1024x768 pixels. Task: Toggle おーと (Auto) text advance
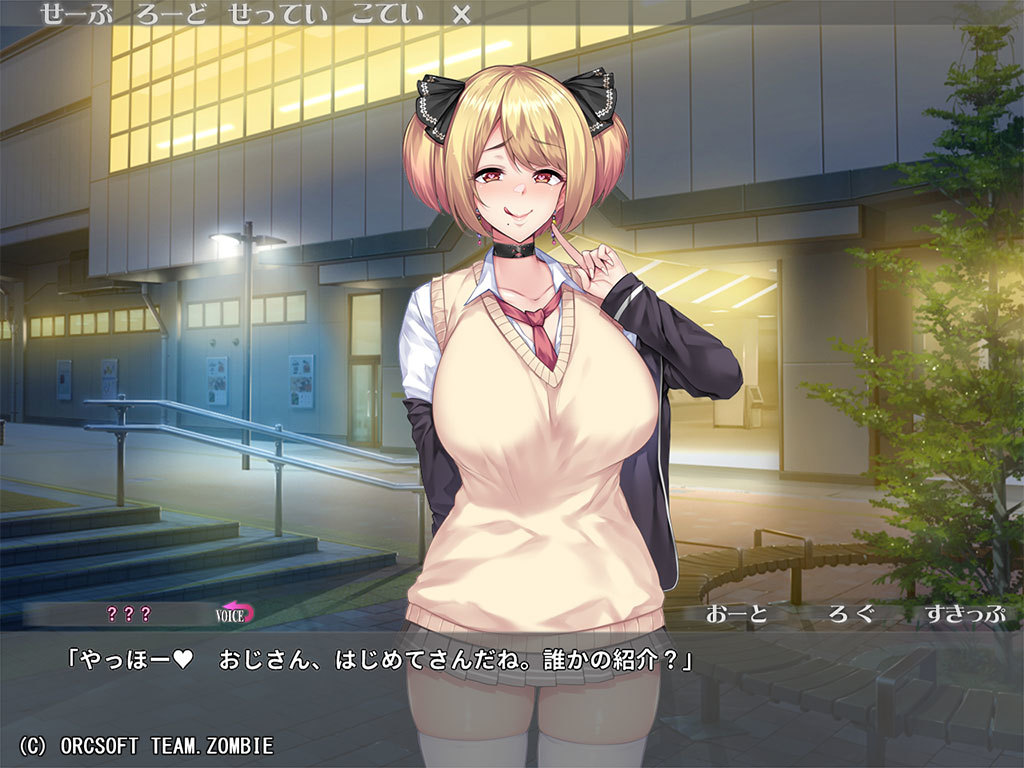click(x=738, y=614)
